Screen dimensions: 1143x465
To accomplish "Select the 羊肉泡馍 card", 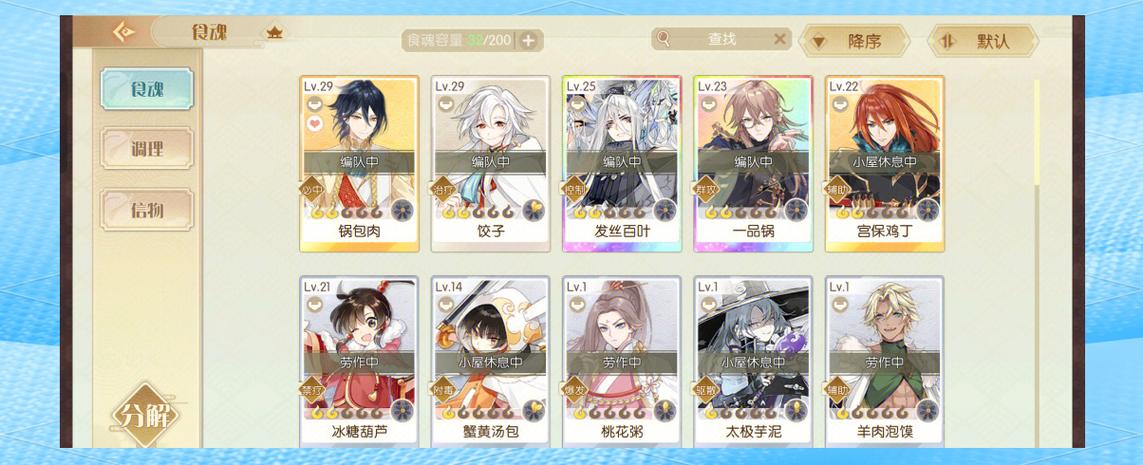I will [x=884, y=362].
